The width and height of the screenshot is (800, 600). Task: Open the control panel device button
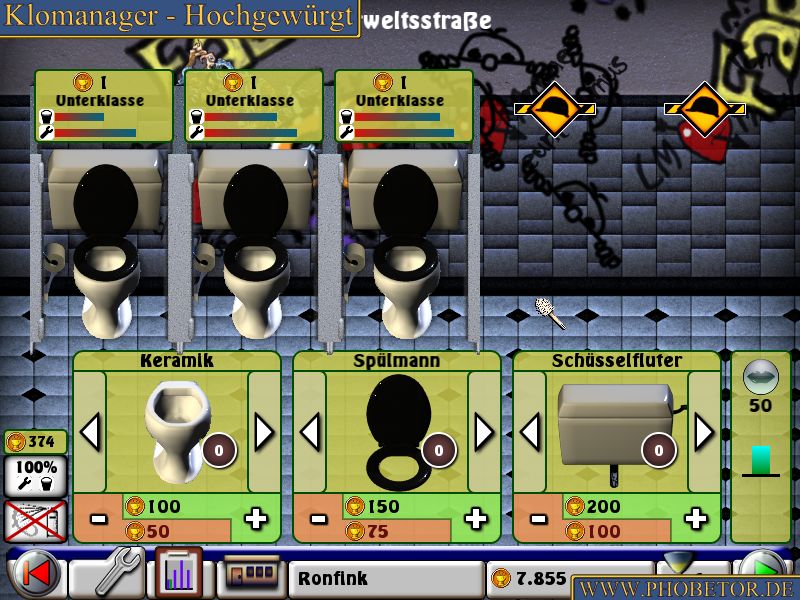pos(248,576)
